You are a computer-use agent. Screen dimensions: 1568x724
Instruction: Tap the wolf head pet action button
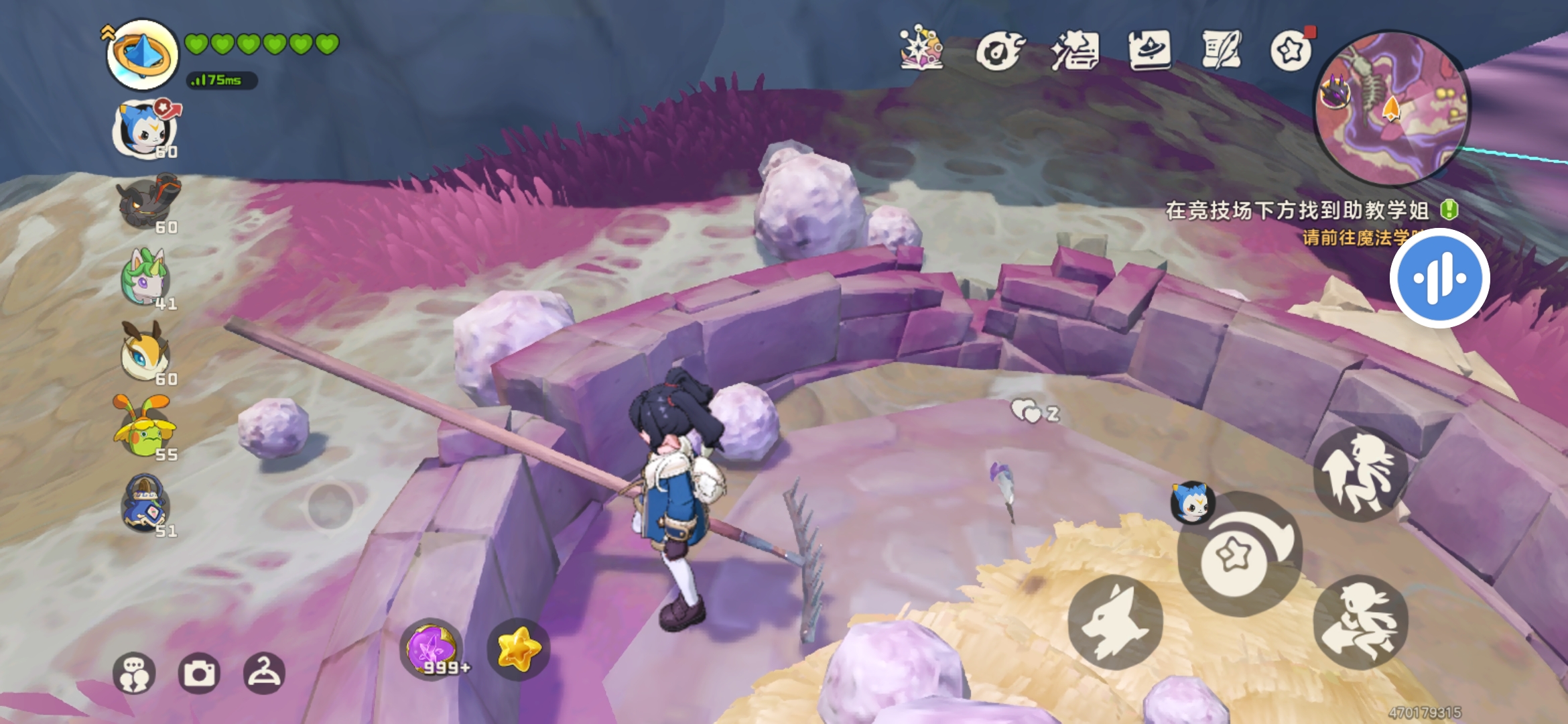[1115, 622]
